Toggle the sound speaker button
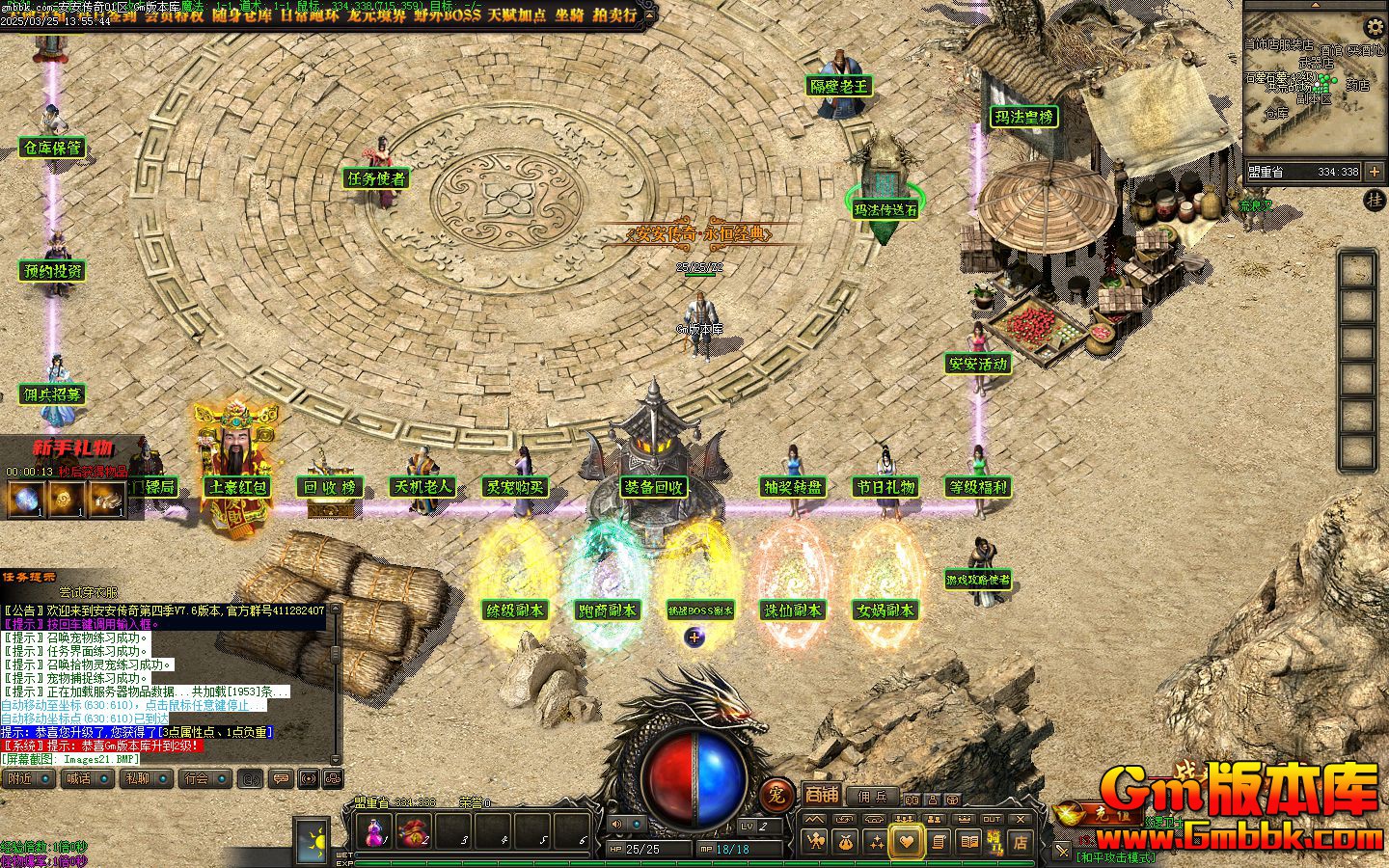The width and height of the screenshot is (1389, 868). click(615, 824)
